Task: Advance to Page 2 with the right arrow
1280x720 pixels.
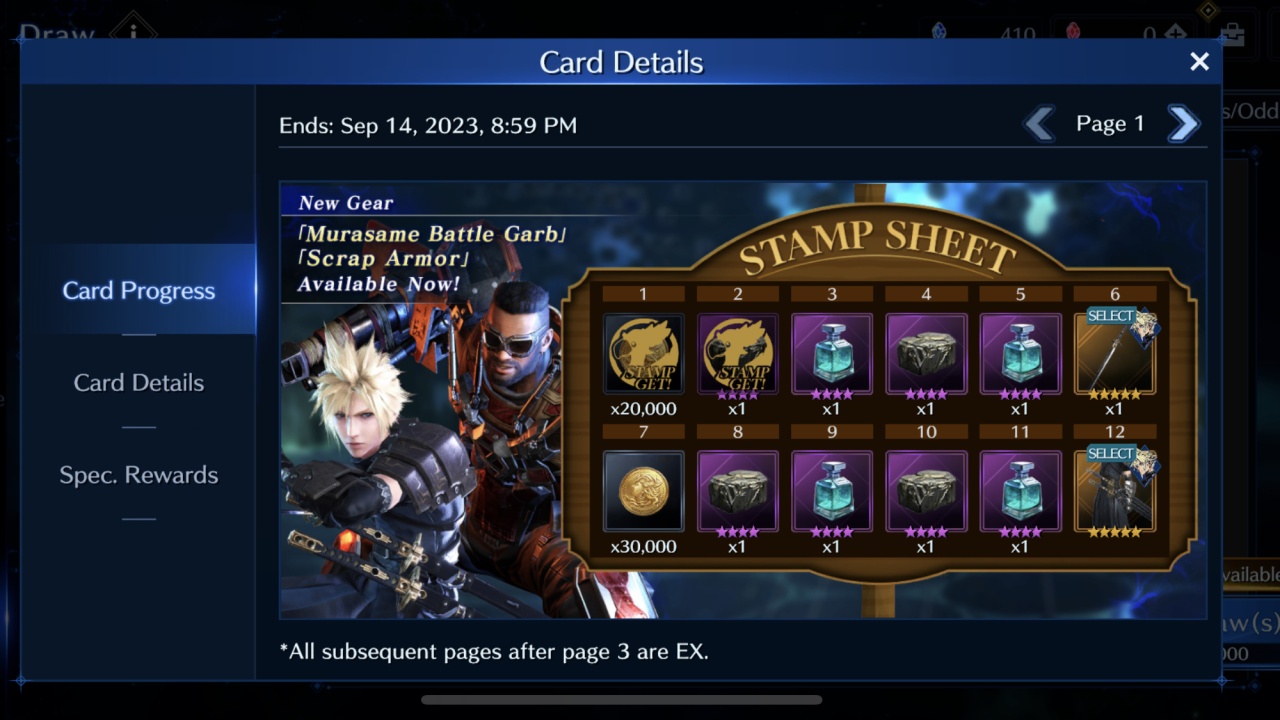Action: (1183, 123)
